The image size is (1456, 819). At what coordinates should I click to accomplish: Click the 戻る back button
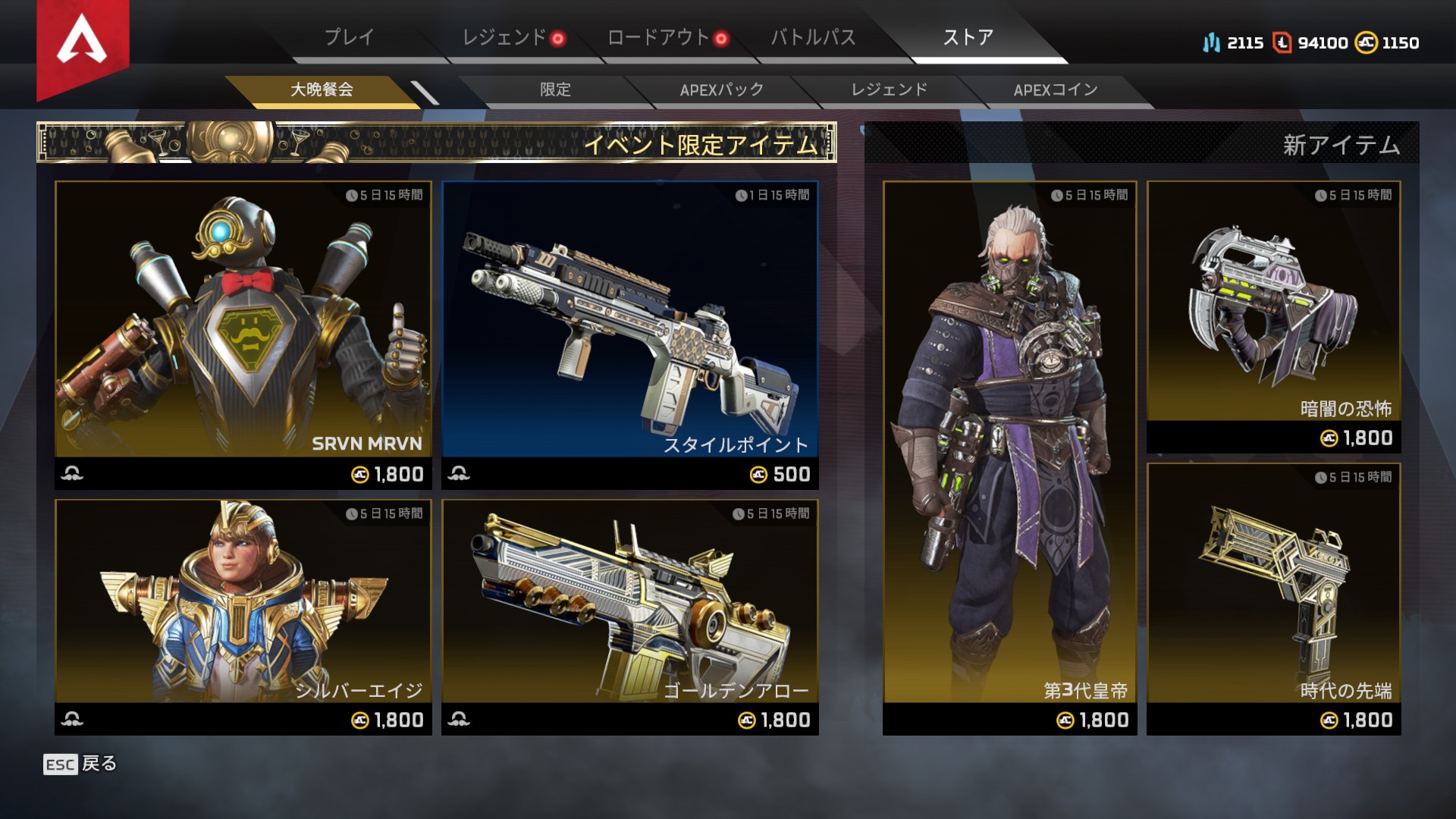[80, 764]
